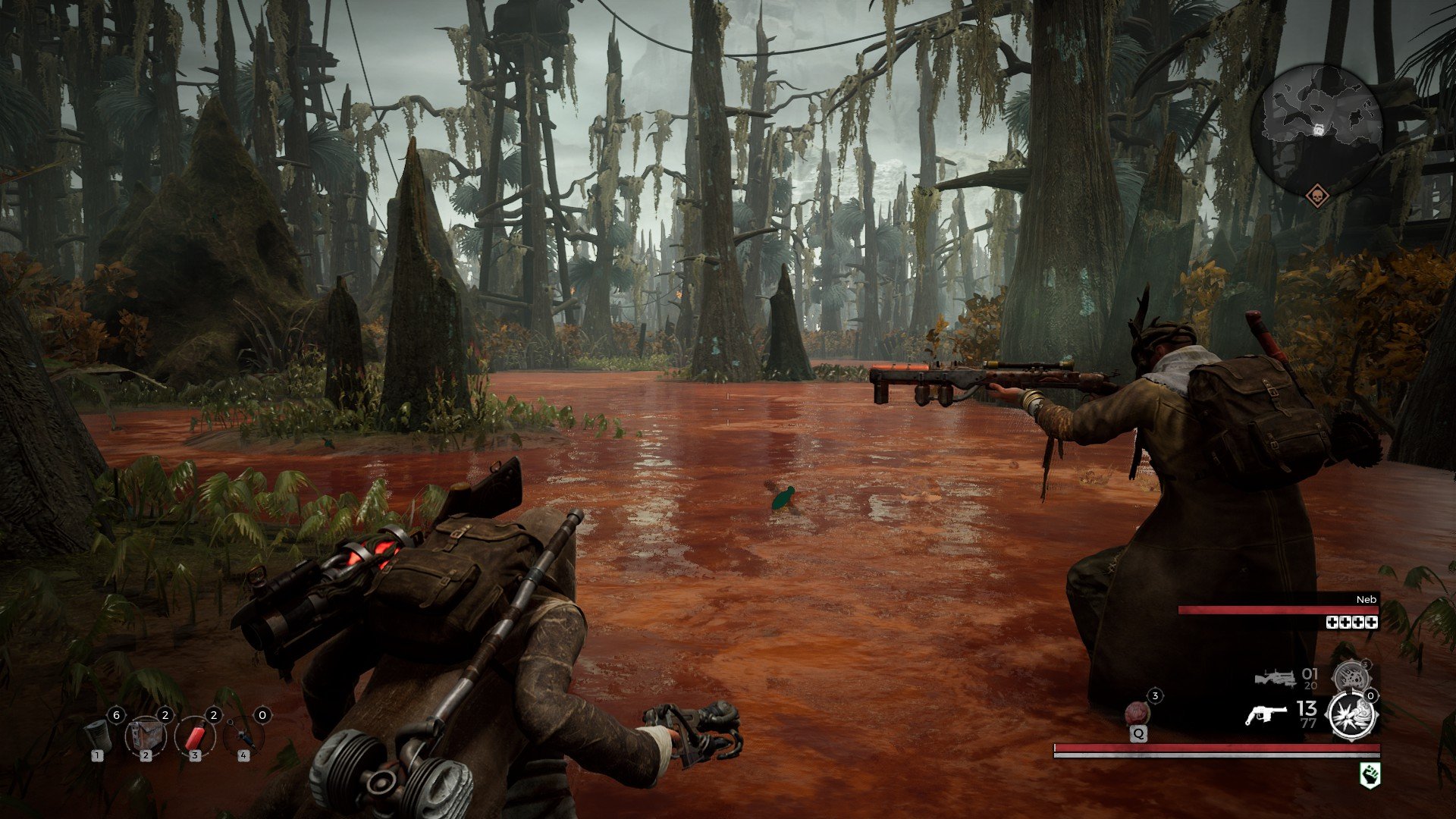Click the green fist buff icon bottom right
The height and width of the screenshot is (819, 1456).
pos(1369,775)
